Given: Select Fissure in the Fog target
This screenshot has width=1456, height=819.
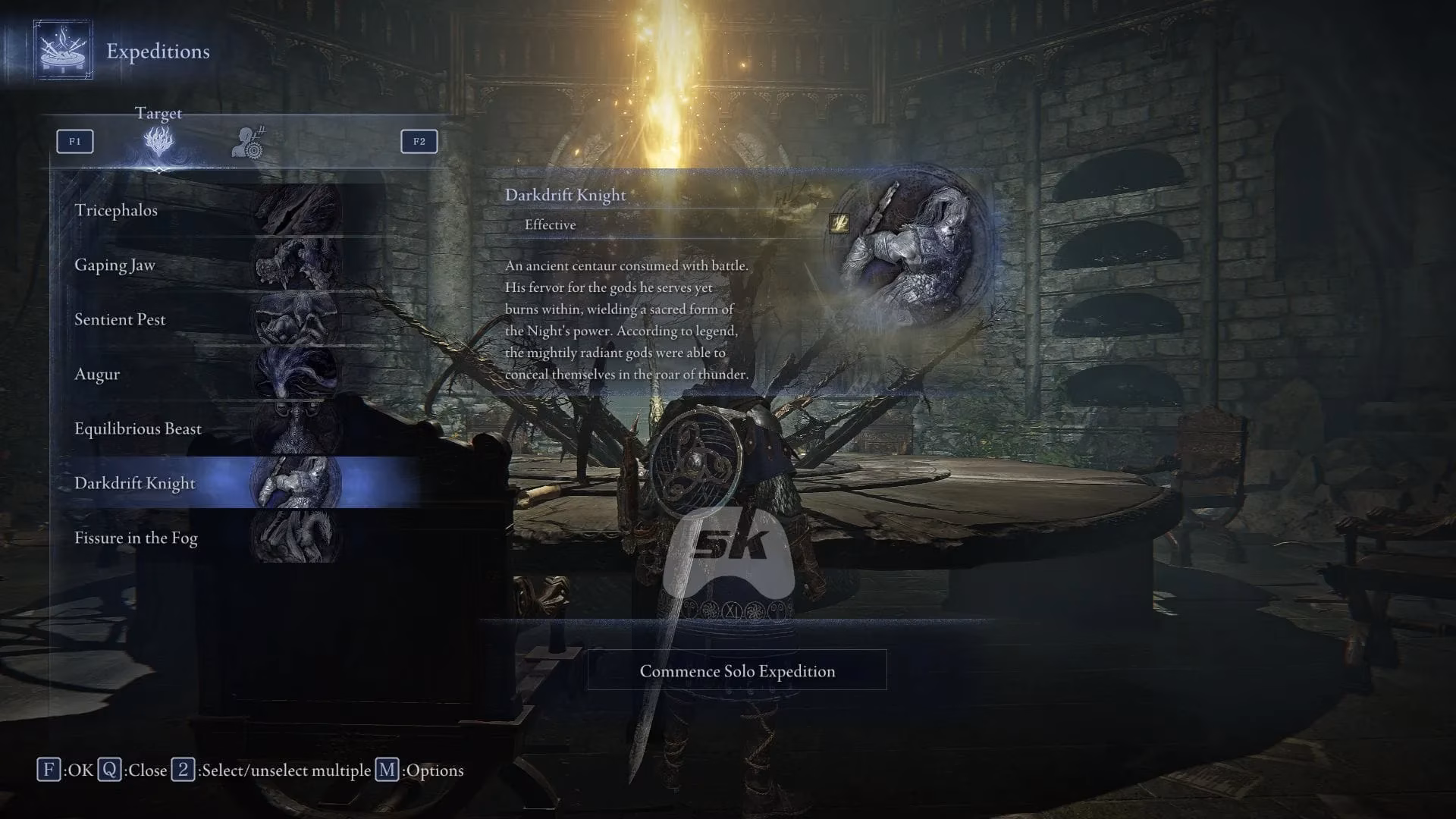Looking at the screenshot, I should pyautogui.click(x=205, y=538).
